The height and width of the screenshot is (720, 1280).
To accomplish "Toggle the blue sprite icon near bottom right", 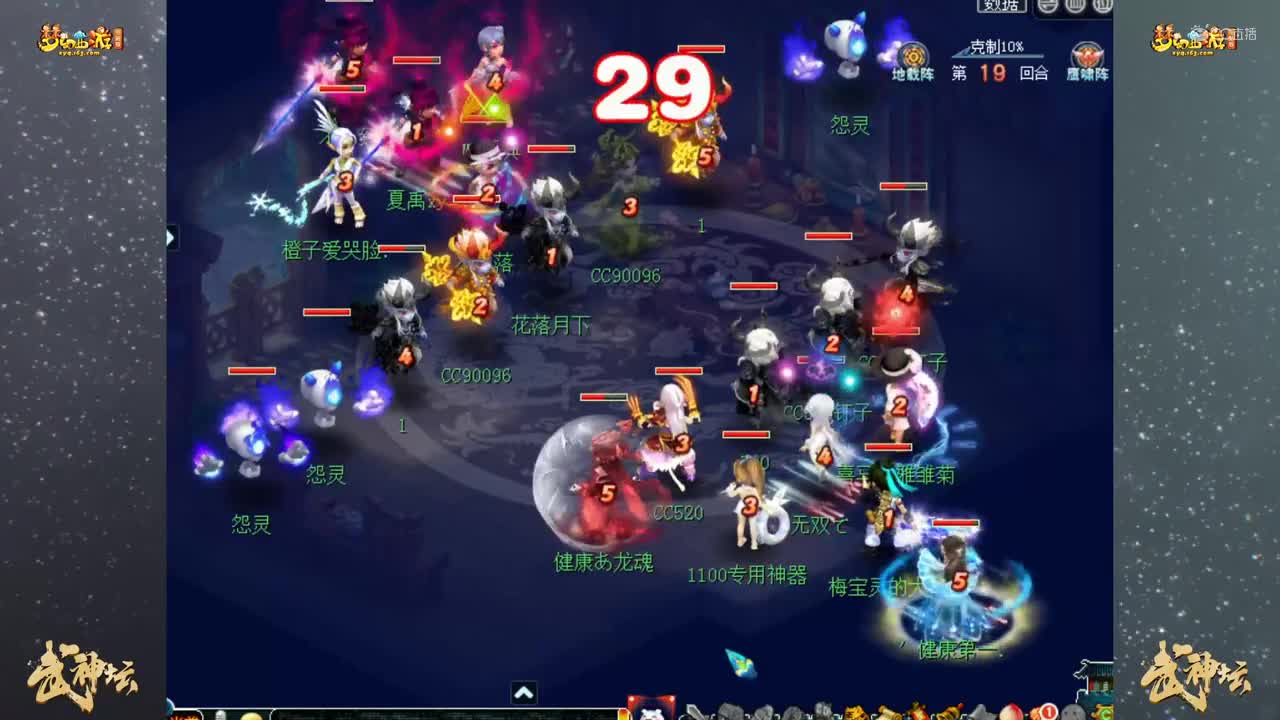I will point(740,663).
